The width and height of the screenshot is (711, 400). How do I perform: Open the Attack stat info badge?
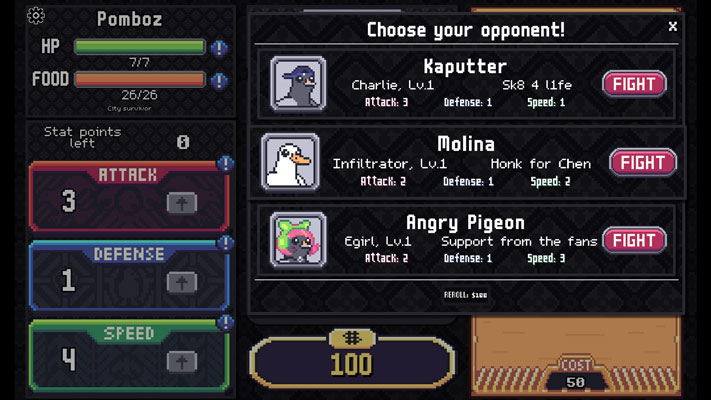click(x=226, y=164)
